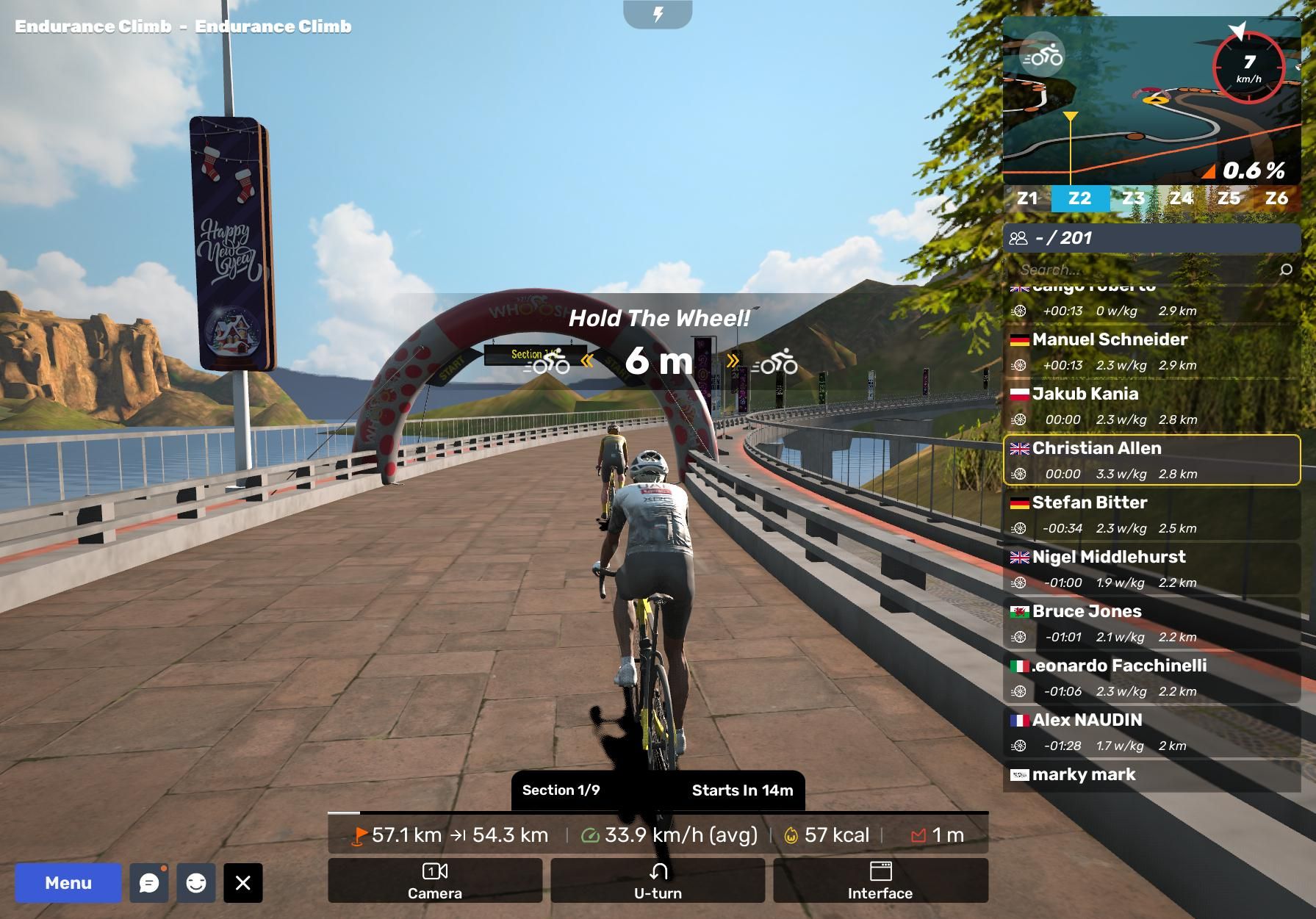Image resolution: width=1316 pixels, height=919 pixels.
Task: Close the bottom toolbar with the X
Action: (x=243, y=882)
